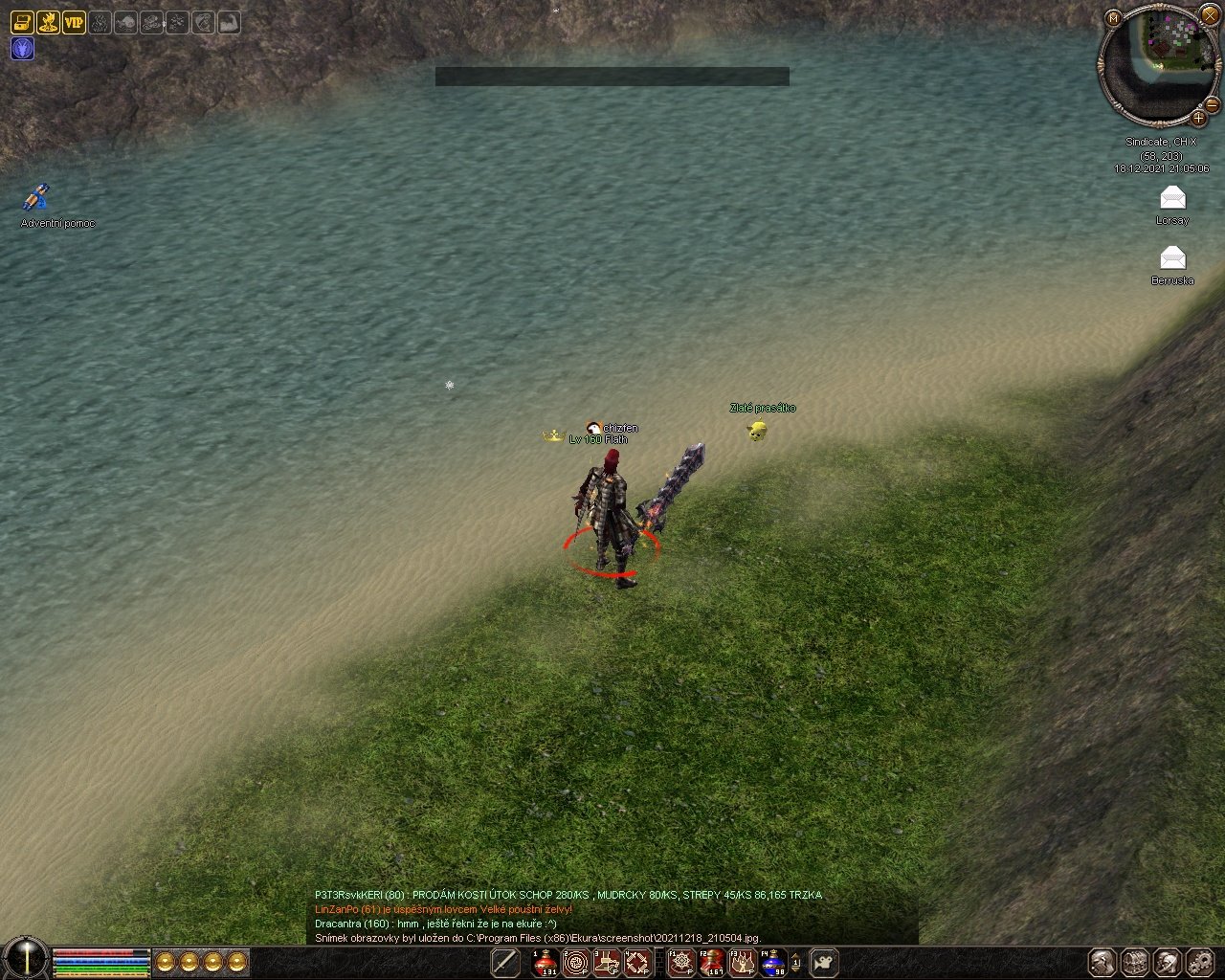Screen dimensions: 1225x980
Task: Use the red potion in slot 1
Action: point(546,963)
